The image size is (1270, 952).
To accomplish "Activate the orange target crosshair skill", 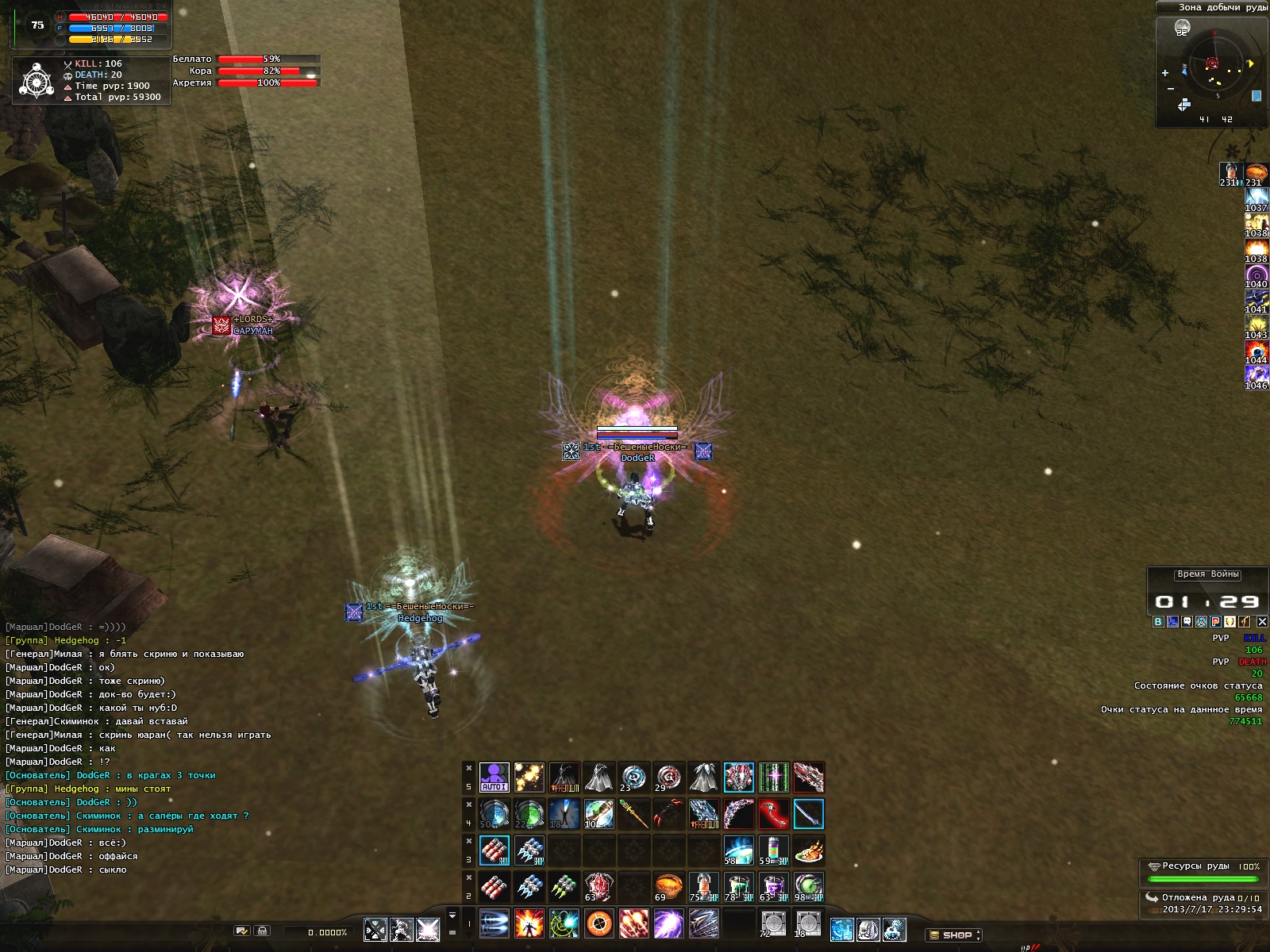I will (x=598, y=924).
